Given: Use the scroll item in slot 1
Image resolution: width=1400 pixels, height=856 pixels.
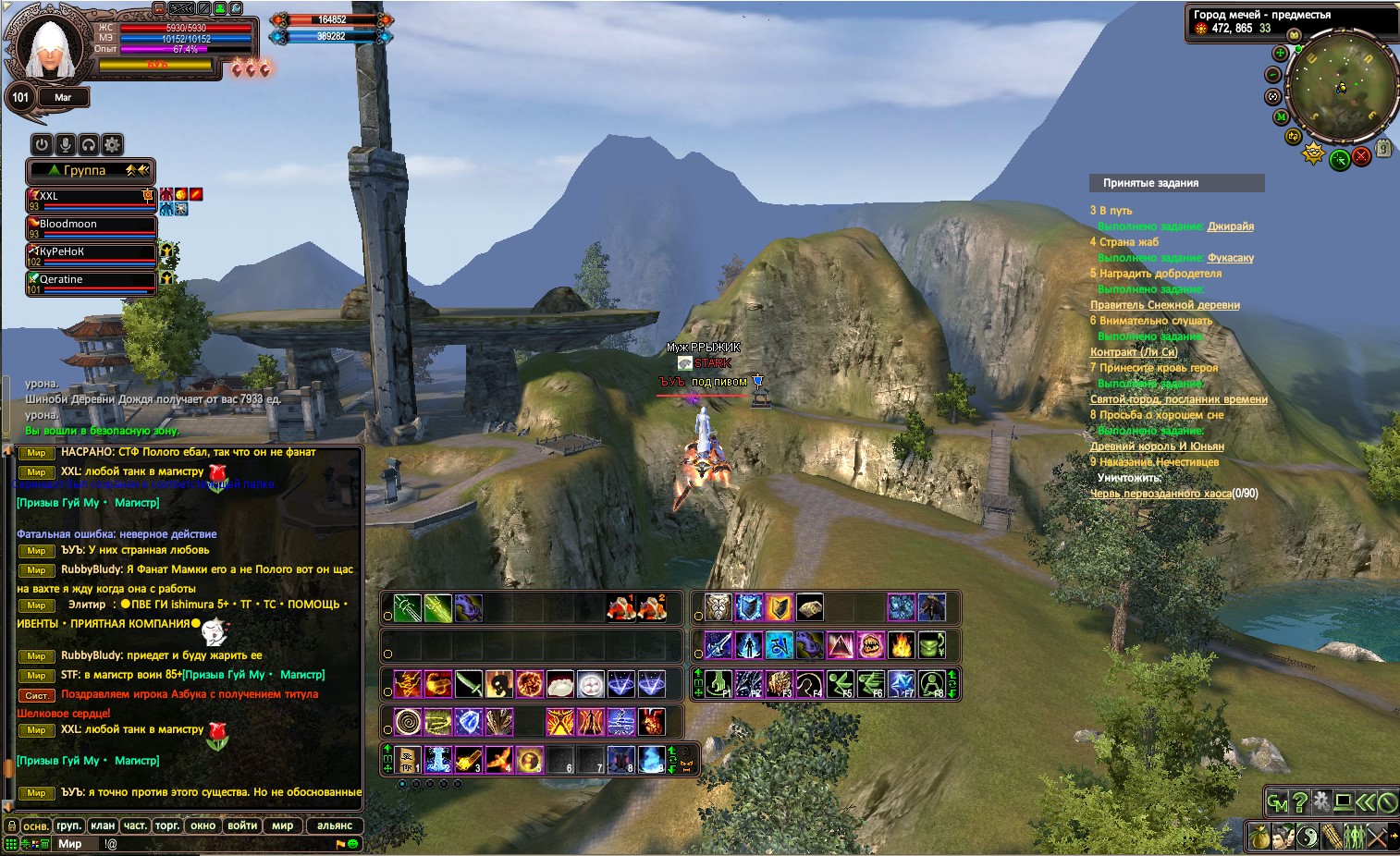Looking at the screenshot, I should [x=408, y=760].
